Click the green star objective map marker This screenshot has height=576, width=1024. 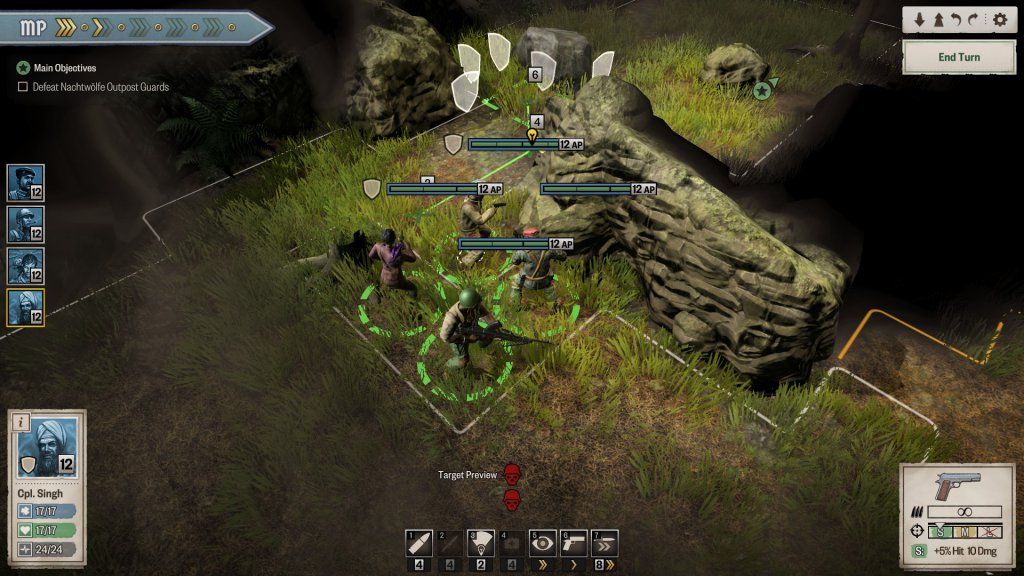coord(762,91)
